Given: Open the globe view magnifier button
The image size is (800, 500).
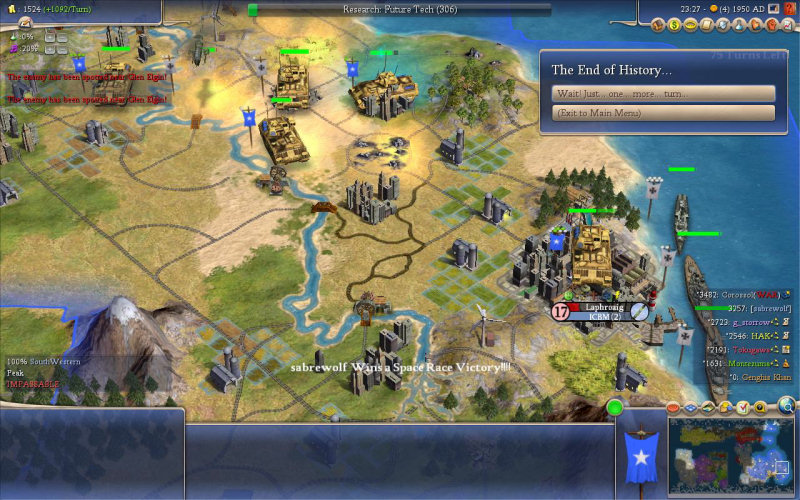Looking at the screenshot, I should pyautogui.click(x=787, y=406).
